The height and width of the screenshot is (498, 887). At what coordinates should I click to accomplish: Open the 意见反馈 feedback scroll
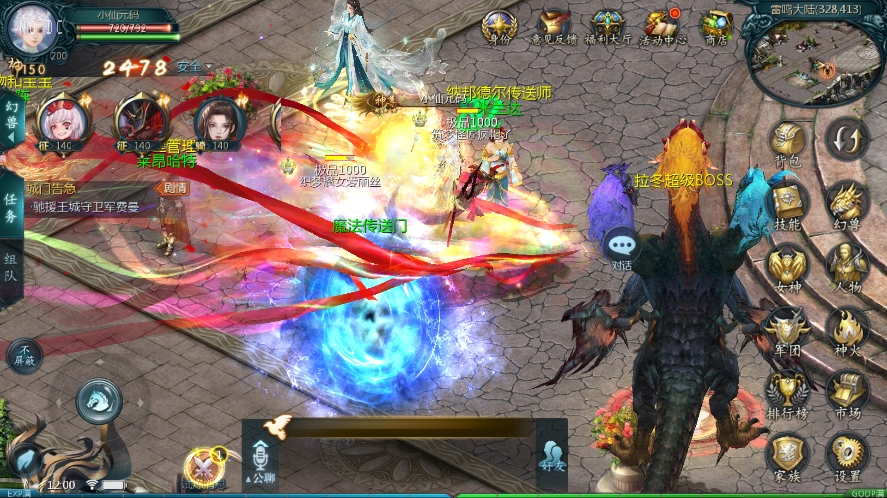click(553, 26)
